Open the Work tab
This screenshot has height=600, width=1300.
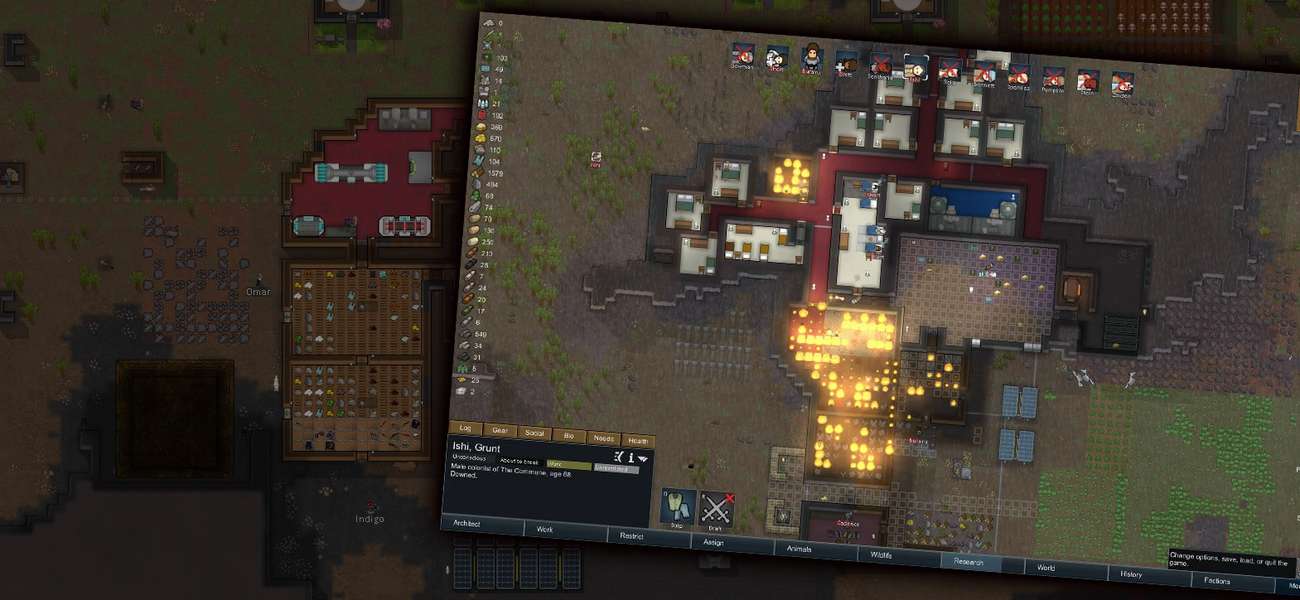pos(545,529)
